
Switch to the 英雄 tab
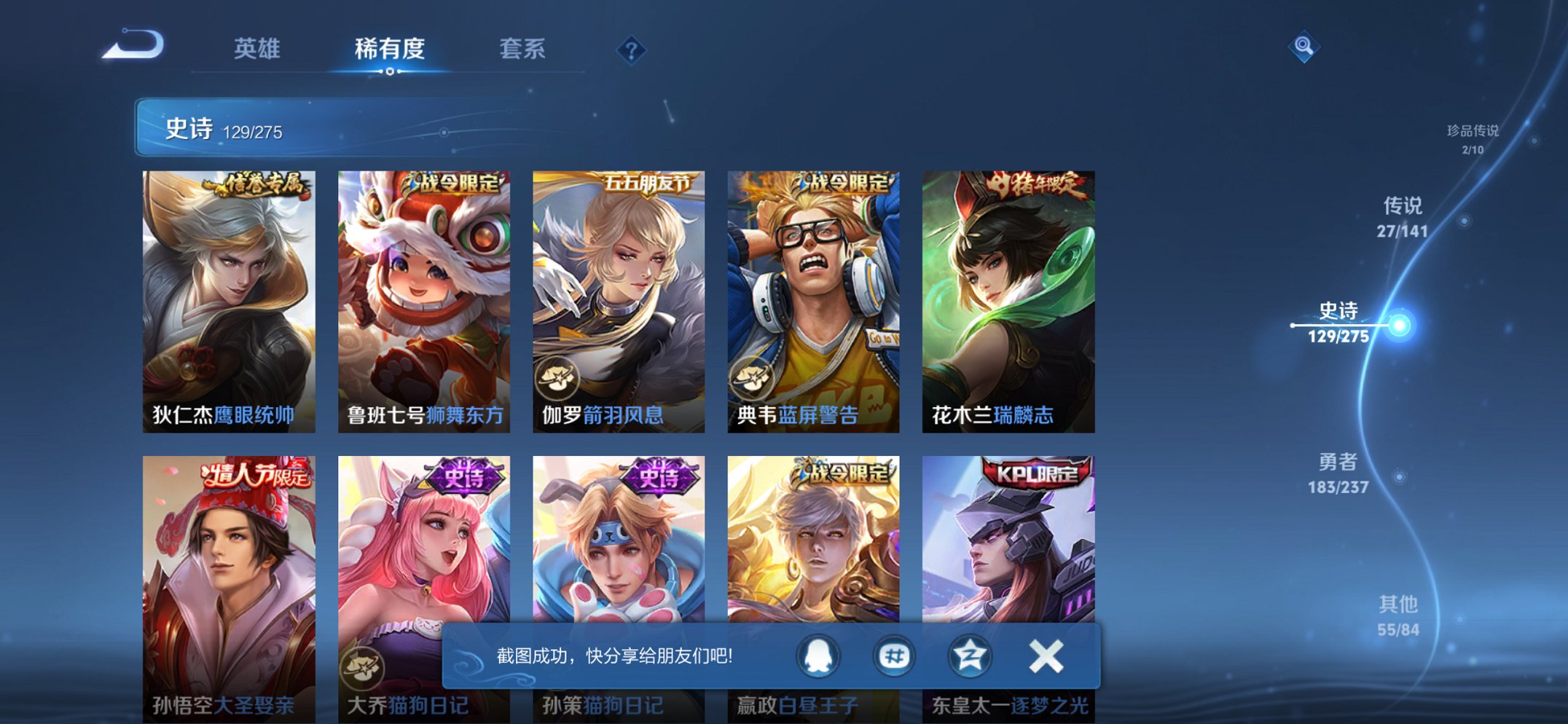pyautogui.click(x=259, y=49)
